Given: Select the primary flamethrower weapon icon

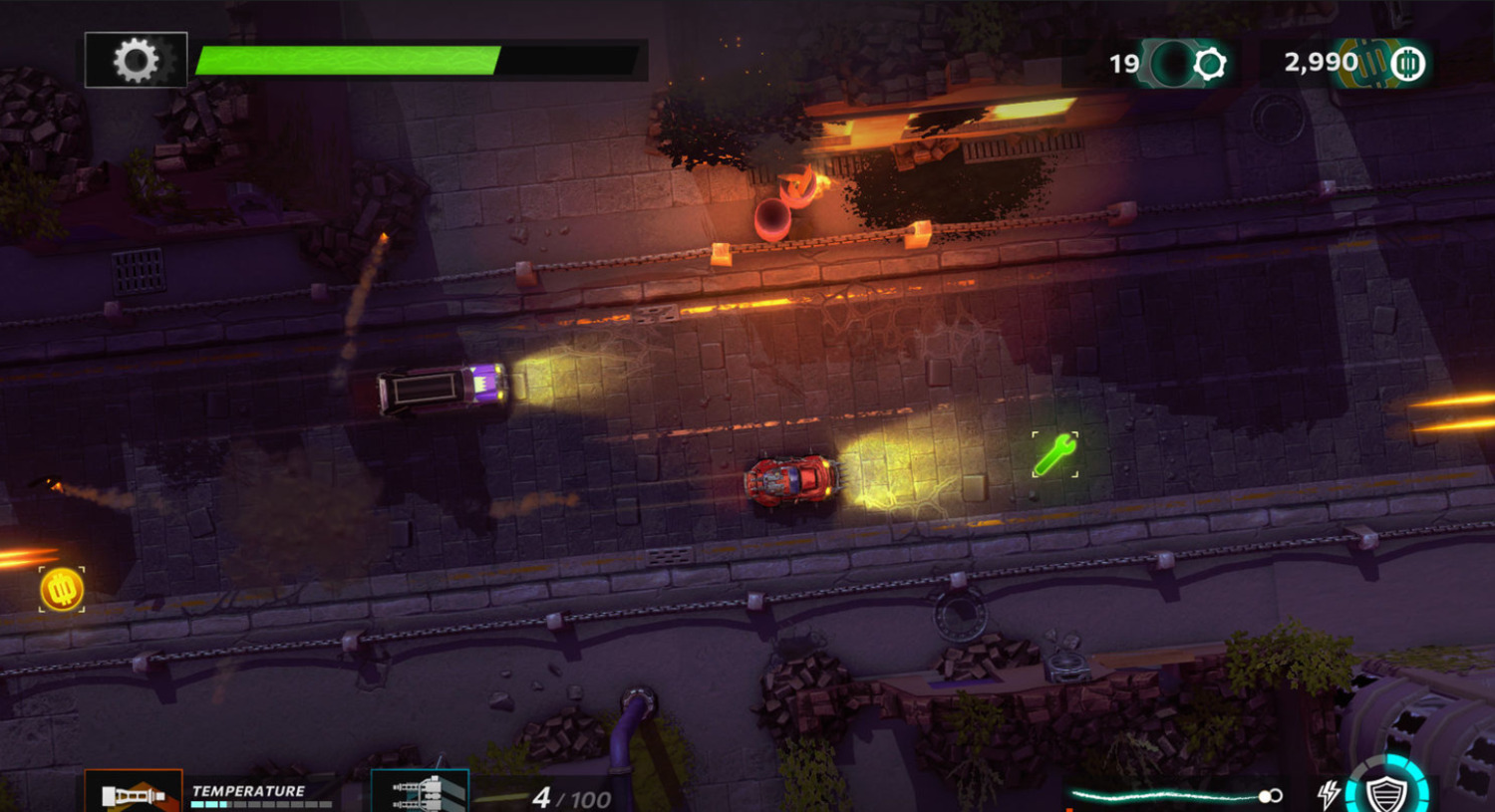Looking at the screenshot, I should click(x=134, y=793).
